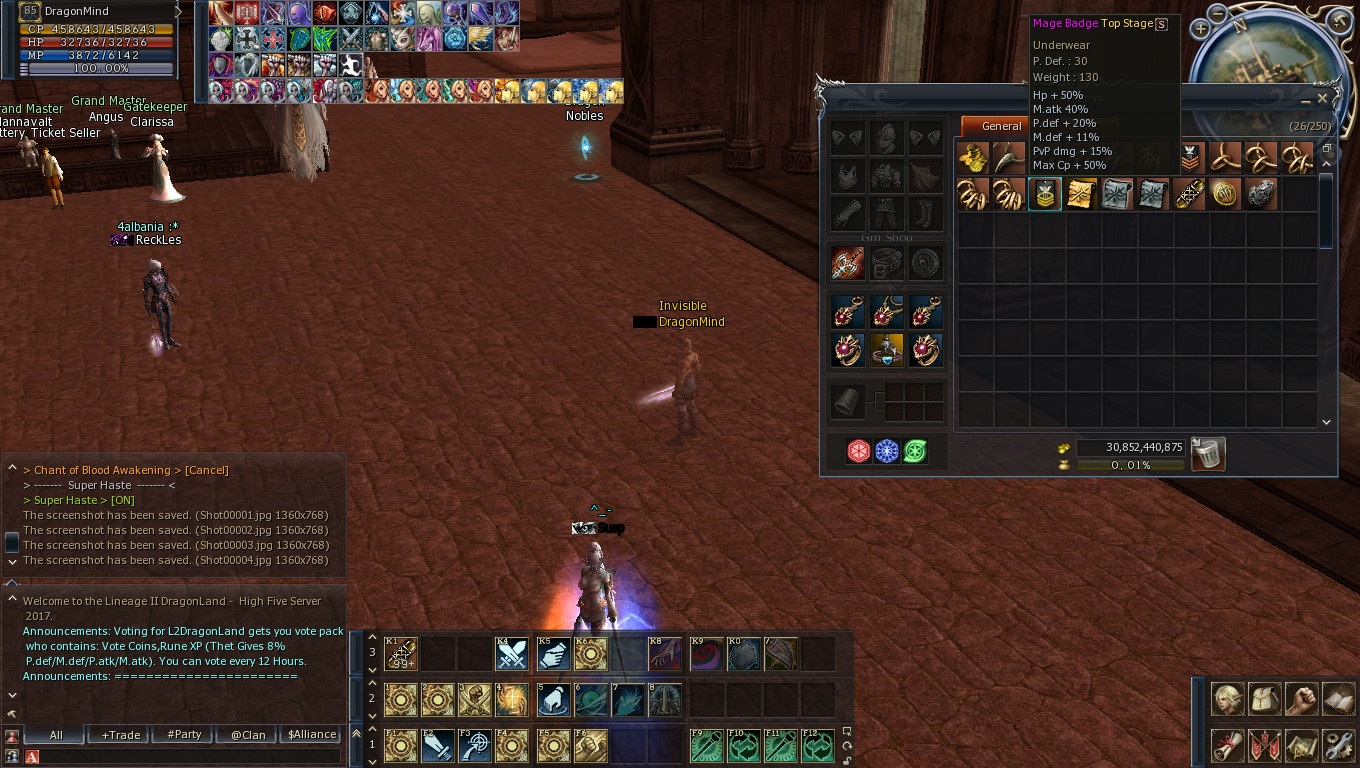Switch chat to the #Party tab
This screenshot has width=1360, height=768.
(x=184, y=735)
